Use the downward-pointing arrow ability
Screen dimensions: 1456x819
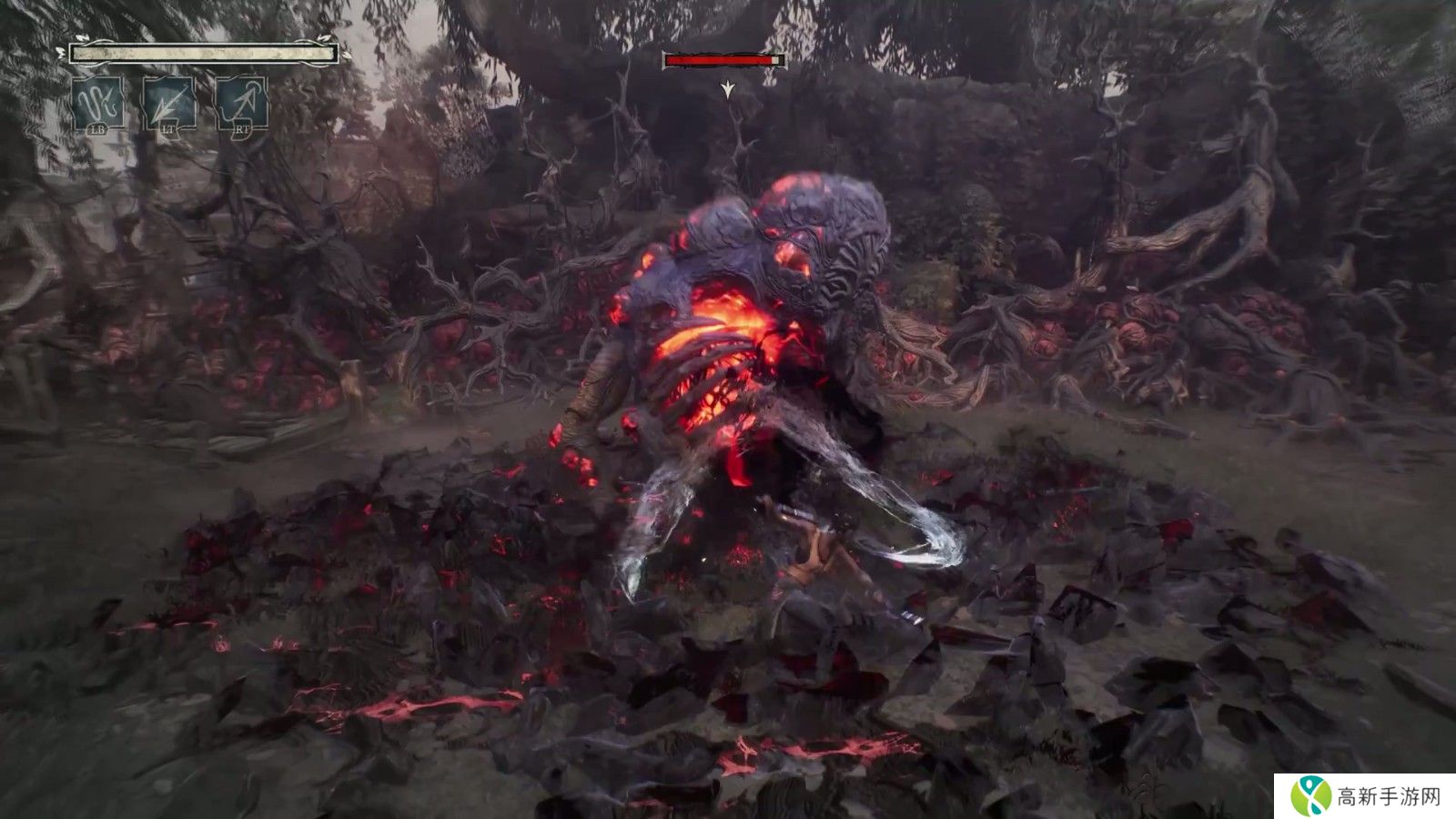coord(169,104)
